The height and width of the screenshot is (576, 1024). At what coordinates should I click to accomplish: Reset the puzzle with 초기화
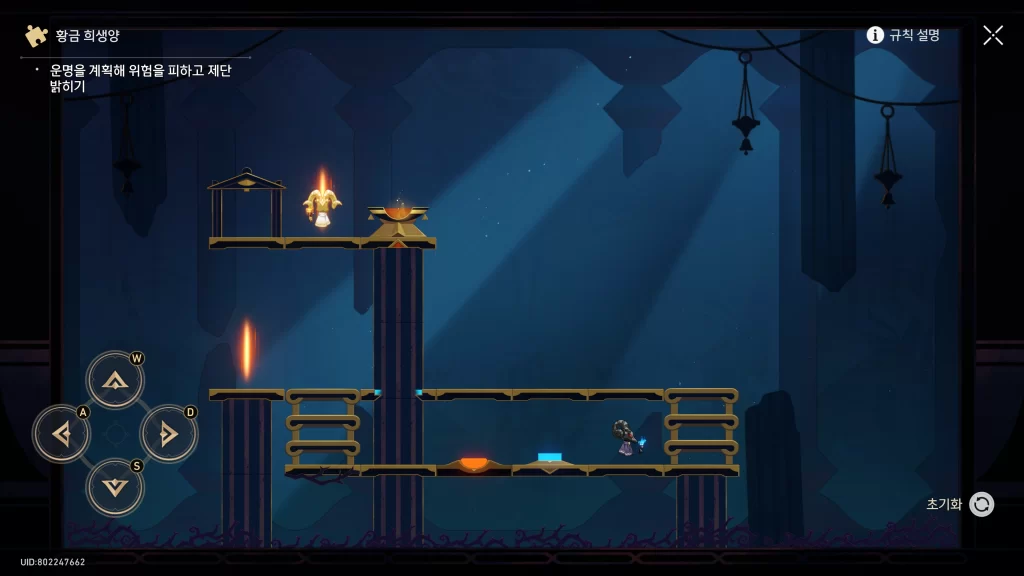tap(980, 504)
